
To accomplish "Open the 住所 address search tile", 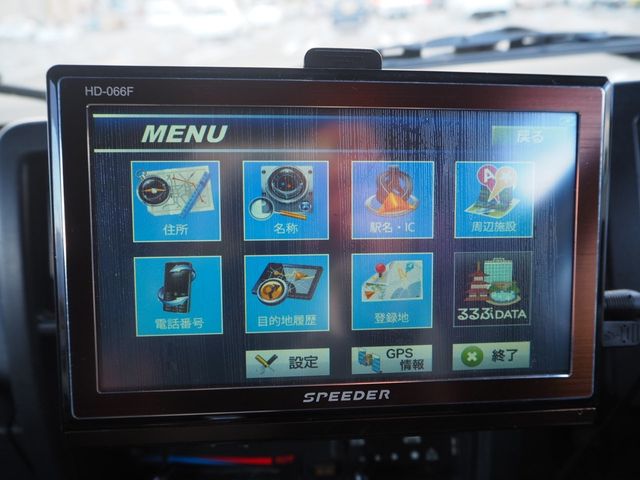I will point(176,201).
